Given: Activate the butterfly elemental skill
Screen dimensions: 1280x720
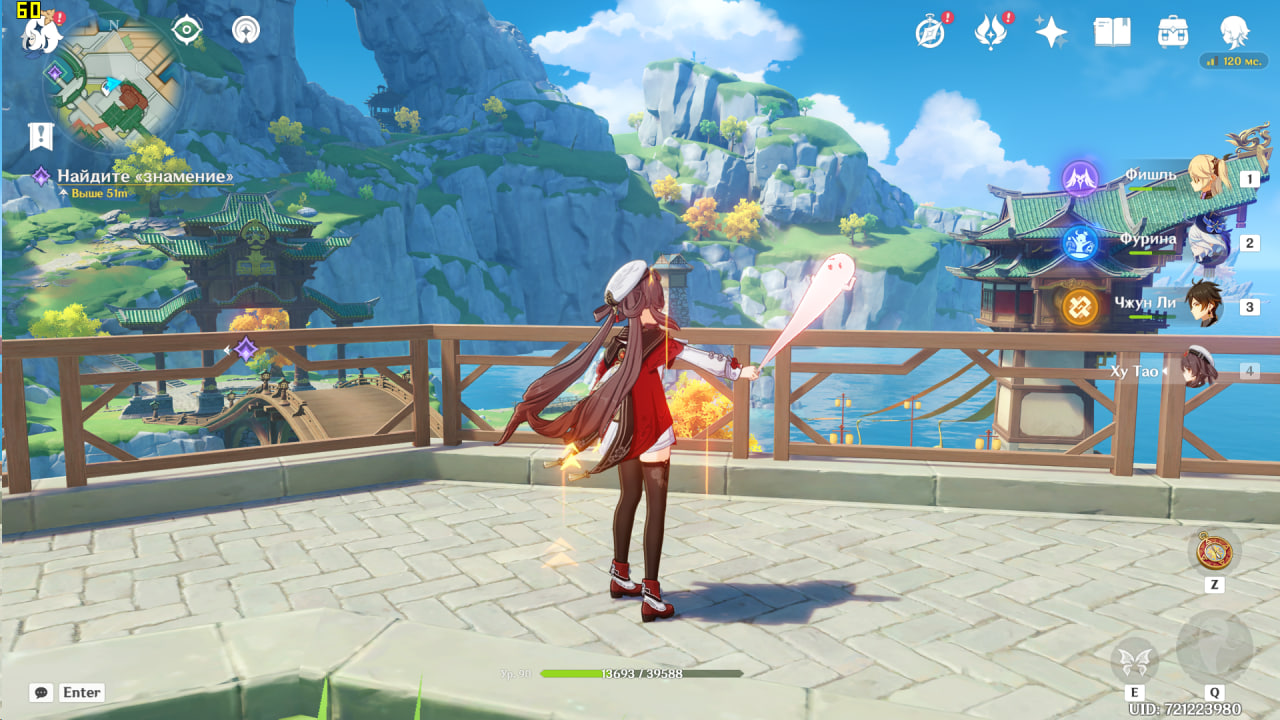Looking at the screenshot, I should [1134, 660].
